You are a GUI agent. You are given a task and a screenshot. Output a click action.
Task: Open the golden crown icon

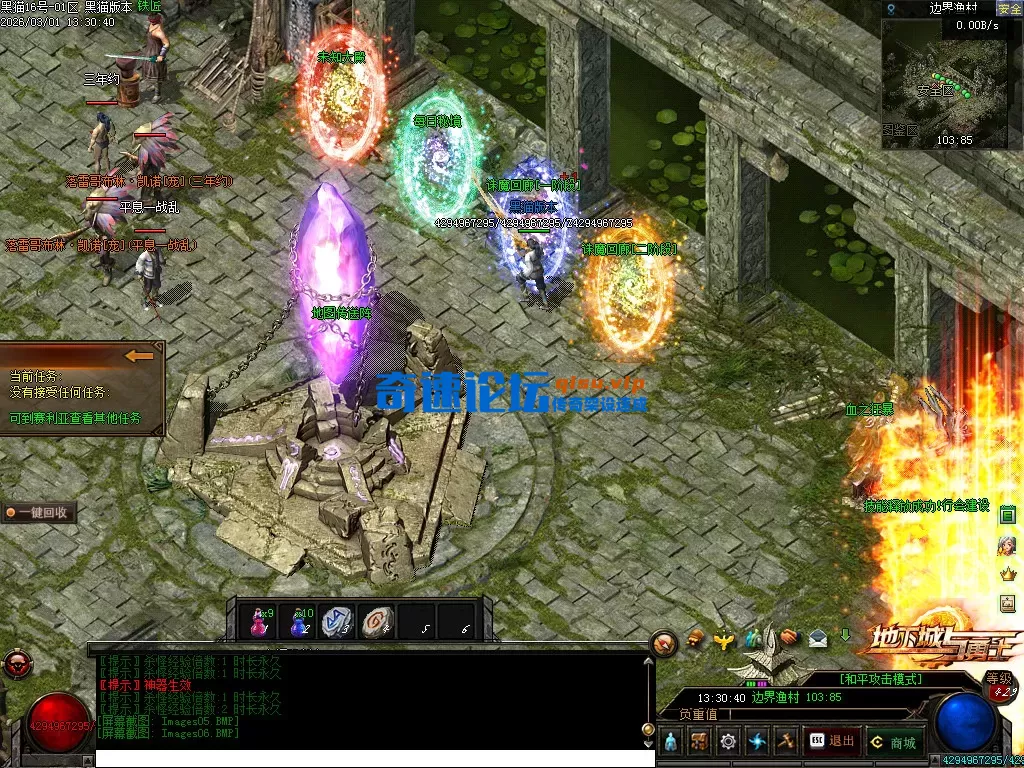point(1007,575)
